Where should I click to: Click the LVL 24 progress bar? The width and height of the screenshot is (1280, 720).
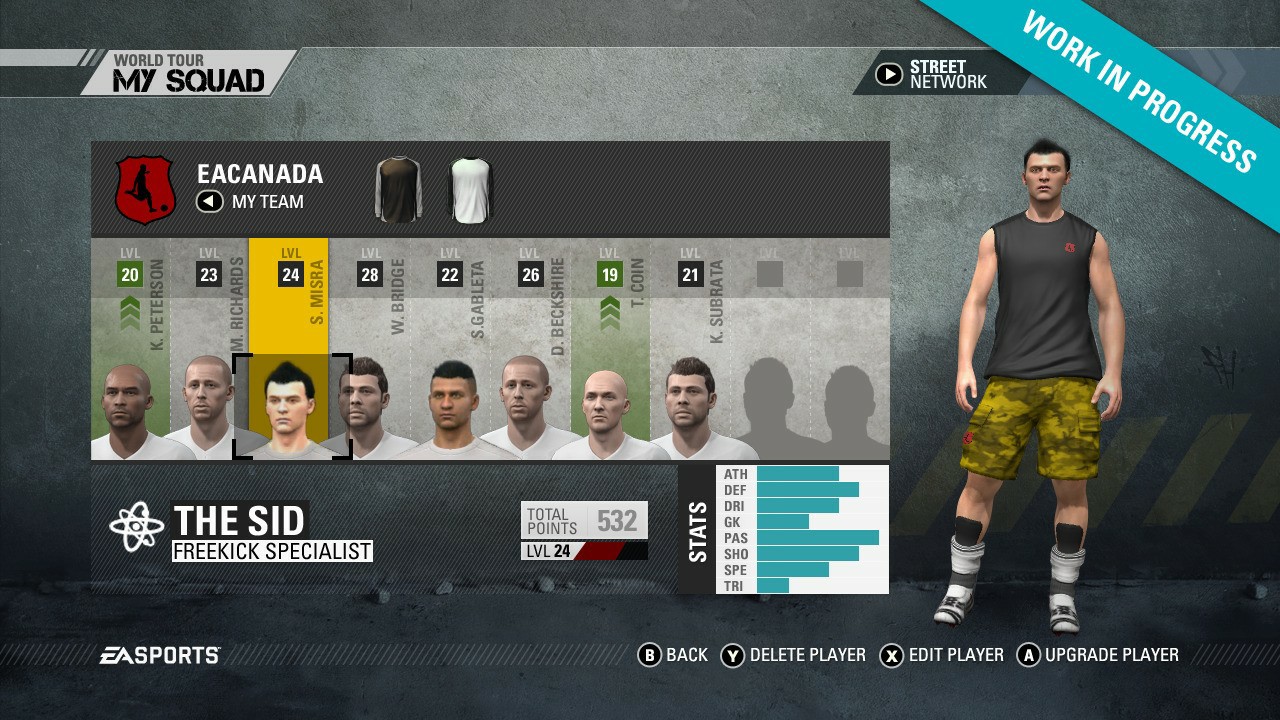[585, 548]
